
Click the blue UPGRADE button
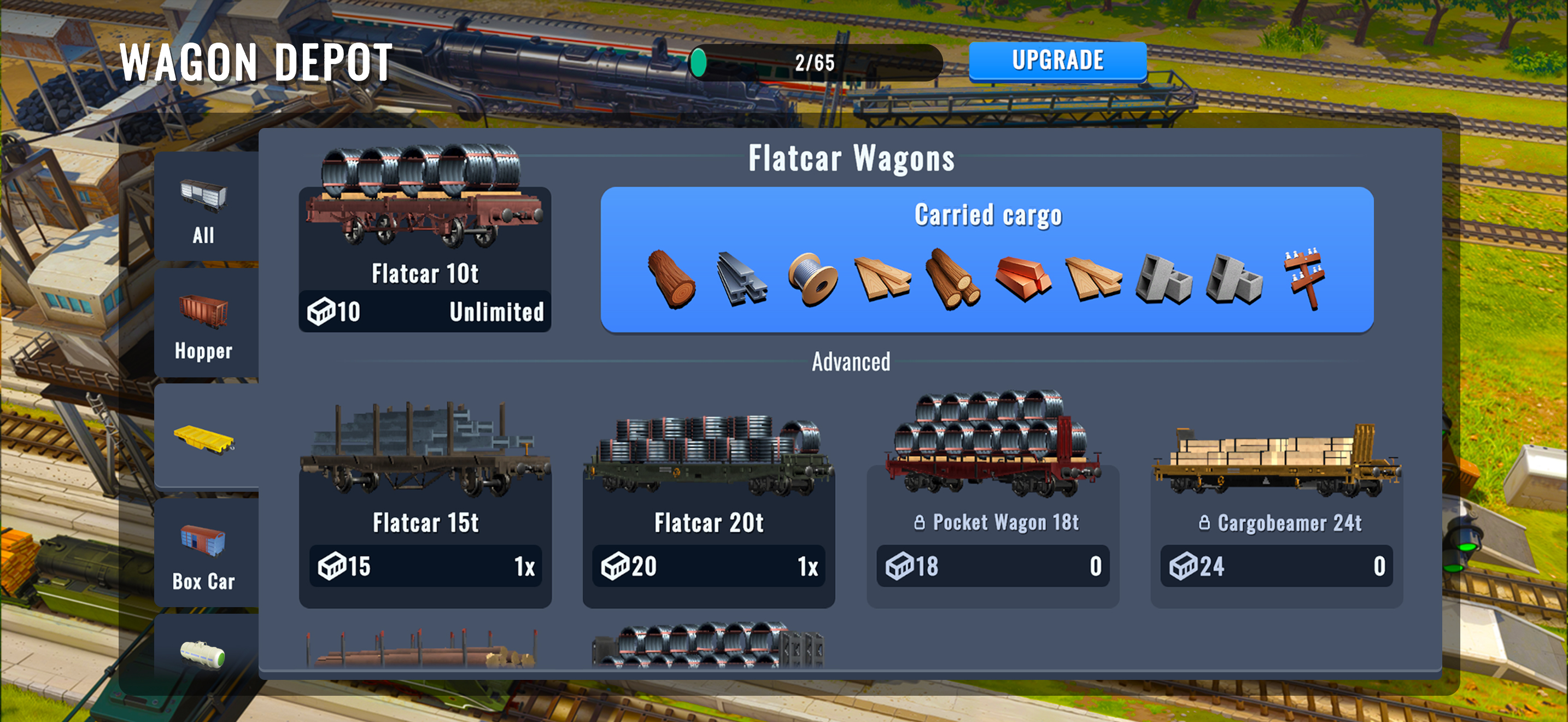tap(1057, 61)
